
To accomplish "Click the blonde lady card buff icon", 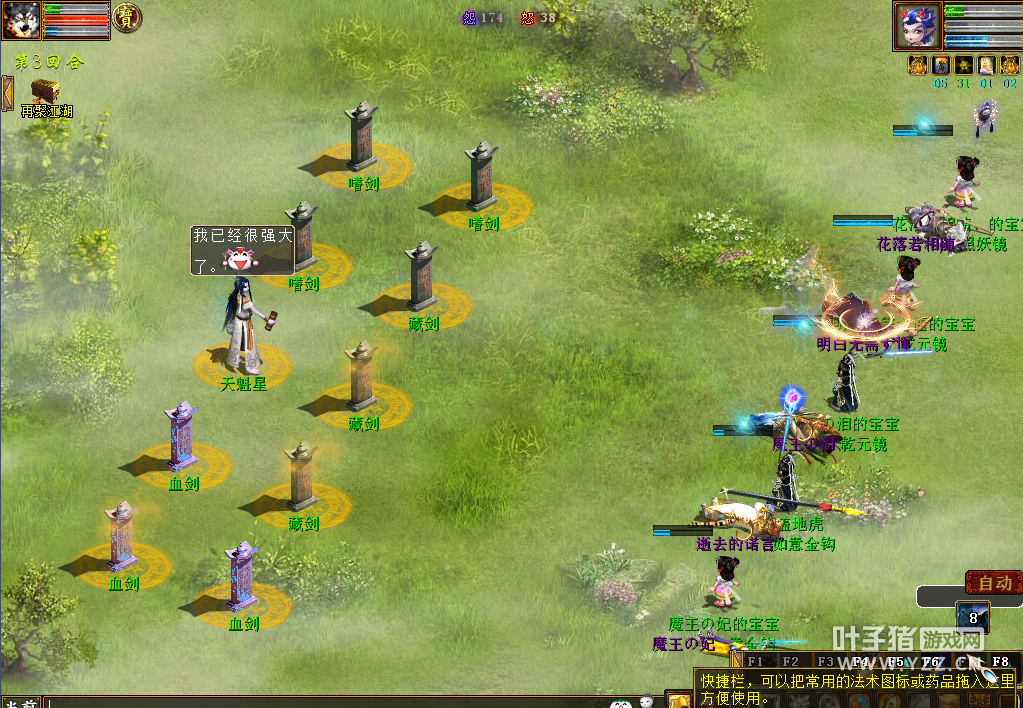I will [986, 65].
